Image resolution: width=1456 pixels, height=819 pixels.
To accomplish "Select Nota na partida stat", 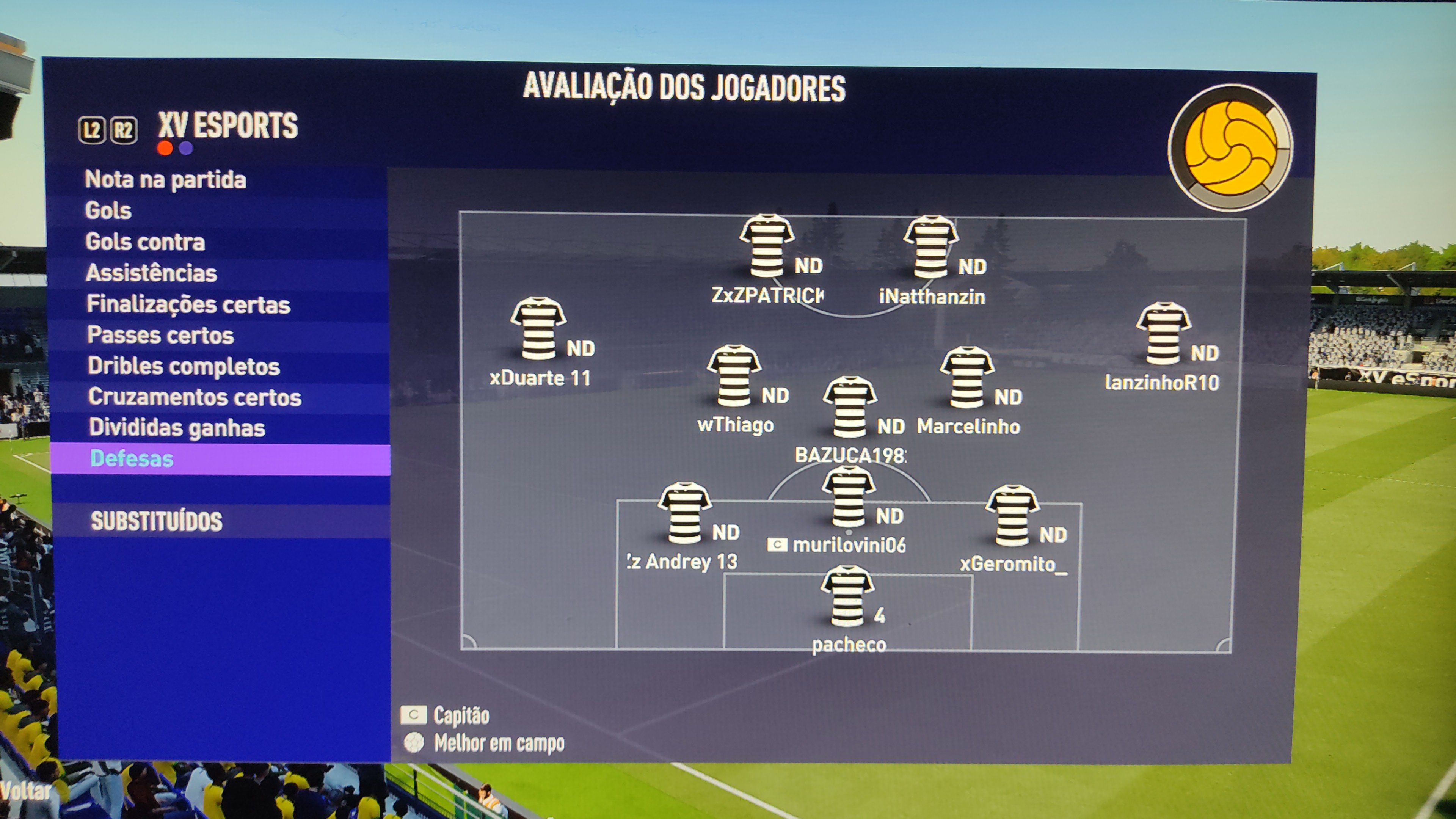I will 165,180.
